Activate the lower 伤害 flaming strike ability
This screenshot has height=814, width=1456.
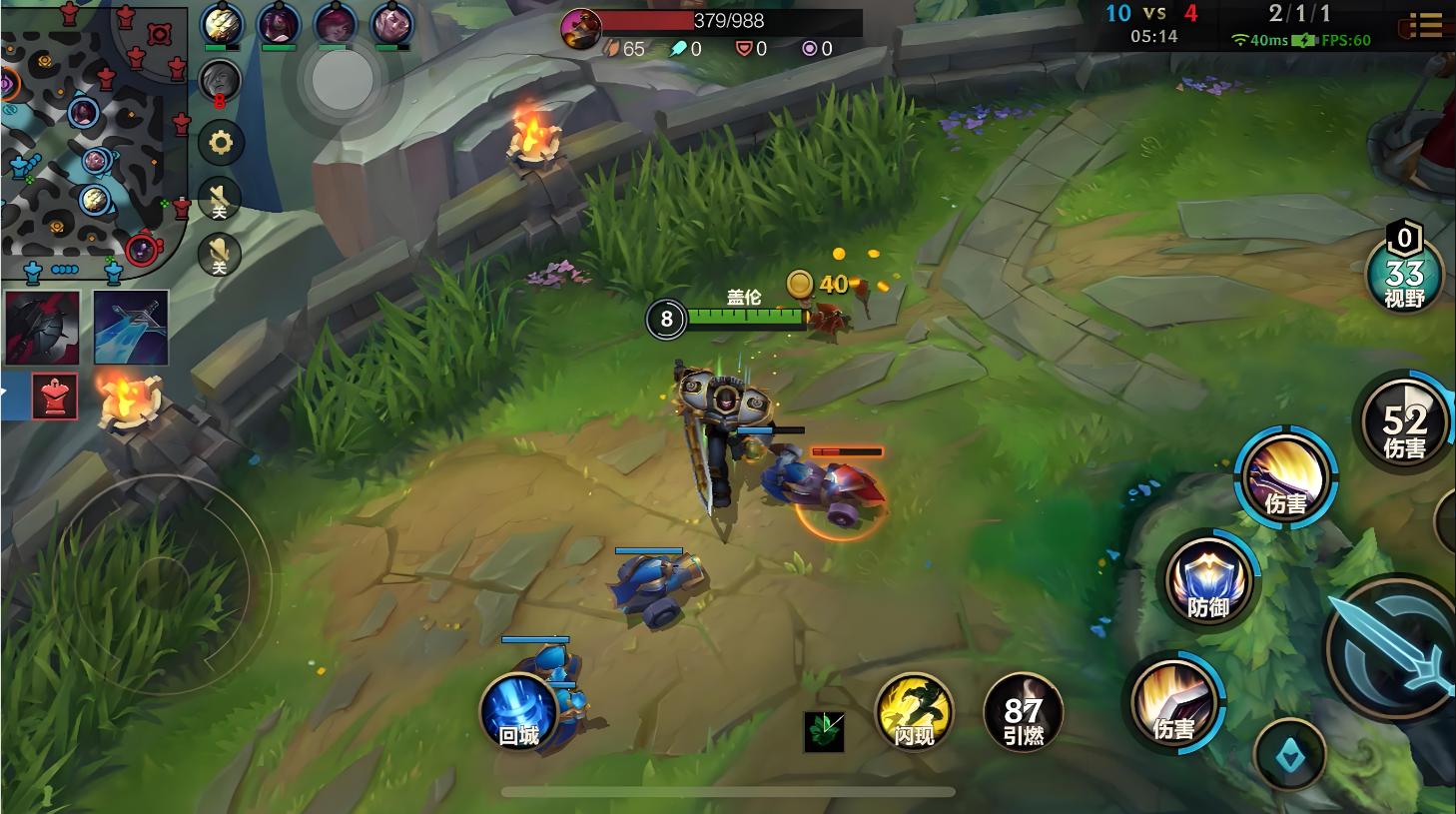click(1175, 704)
